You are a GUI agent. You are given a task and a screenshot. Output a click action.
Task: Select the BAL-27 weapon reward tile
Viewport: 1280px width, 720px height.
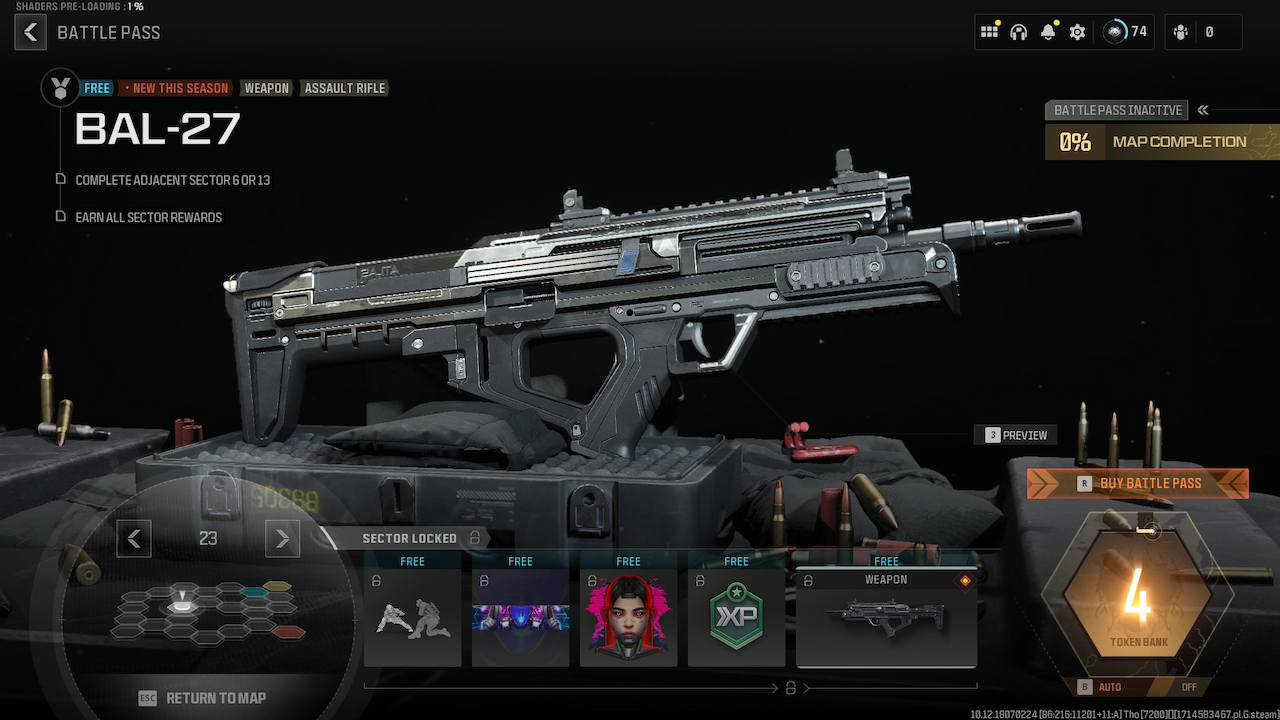point(886,617)
